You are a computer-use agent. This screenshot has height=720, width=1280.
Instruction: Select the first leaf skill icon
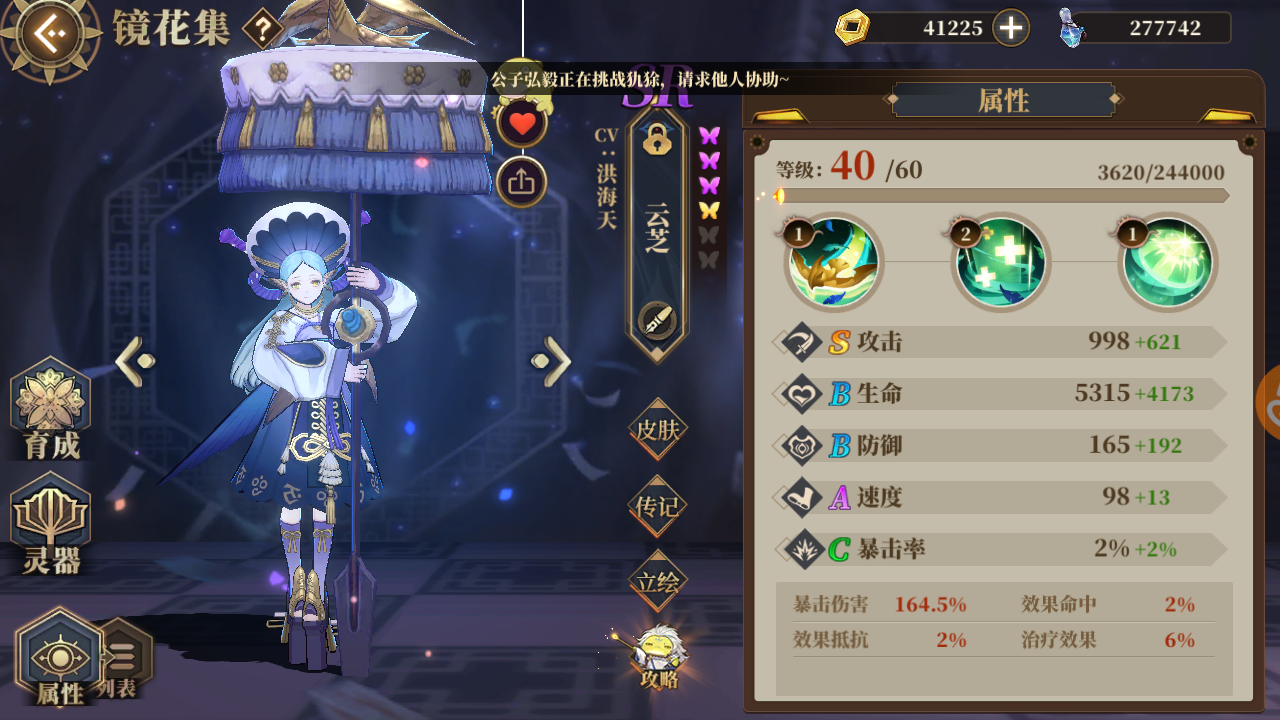835,263
